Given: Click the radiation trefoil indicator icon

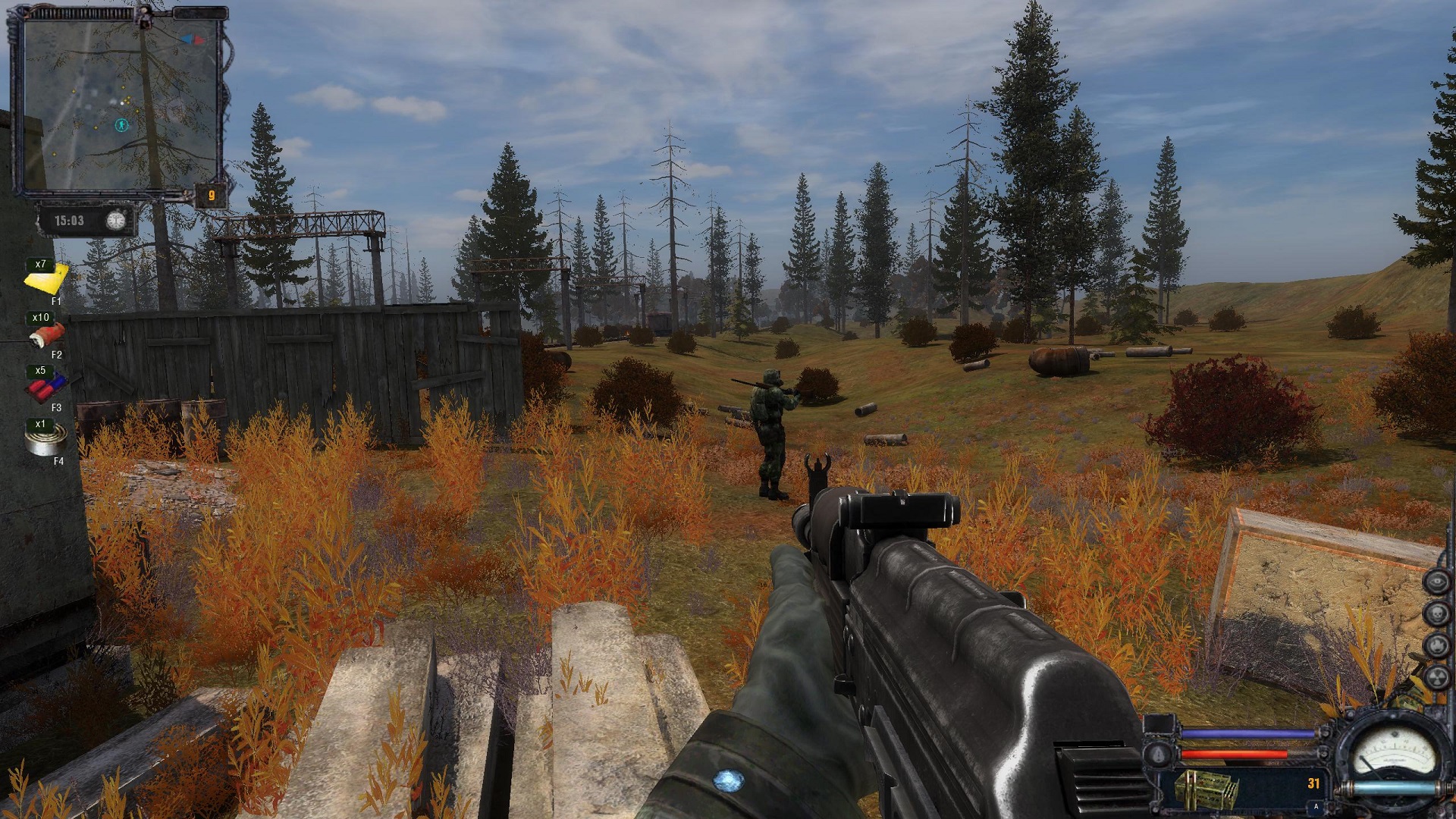Looking at the screenshot, I should 1436,677.
